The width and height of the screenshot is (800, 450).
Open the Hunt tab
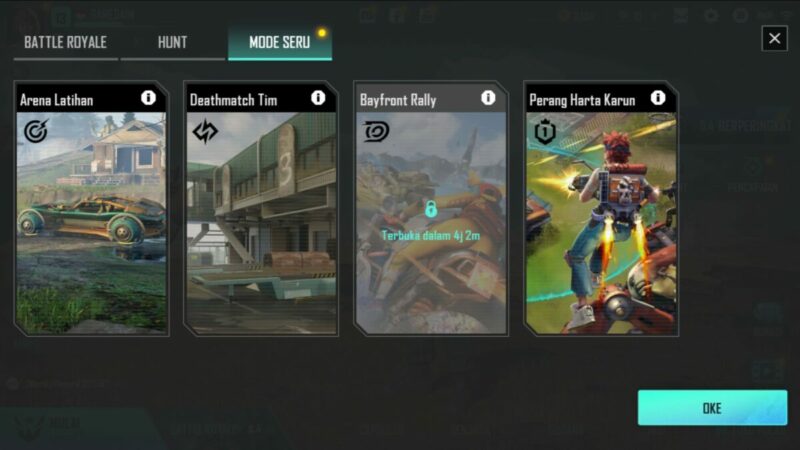pos(172,43)
